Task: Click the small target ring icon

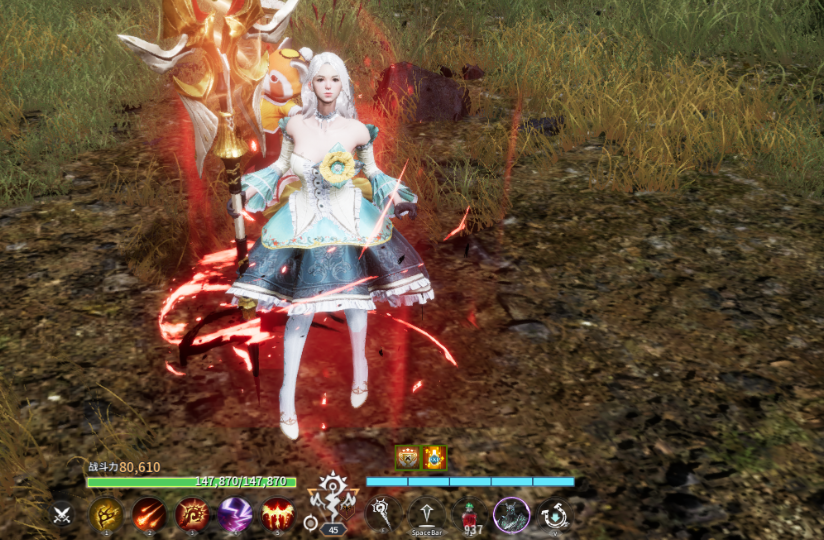Action: tap(311, 523)
